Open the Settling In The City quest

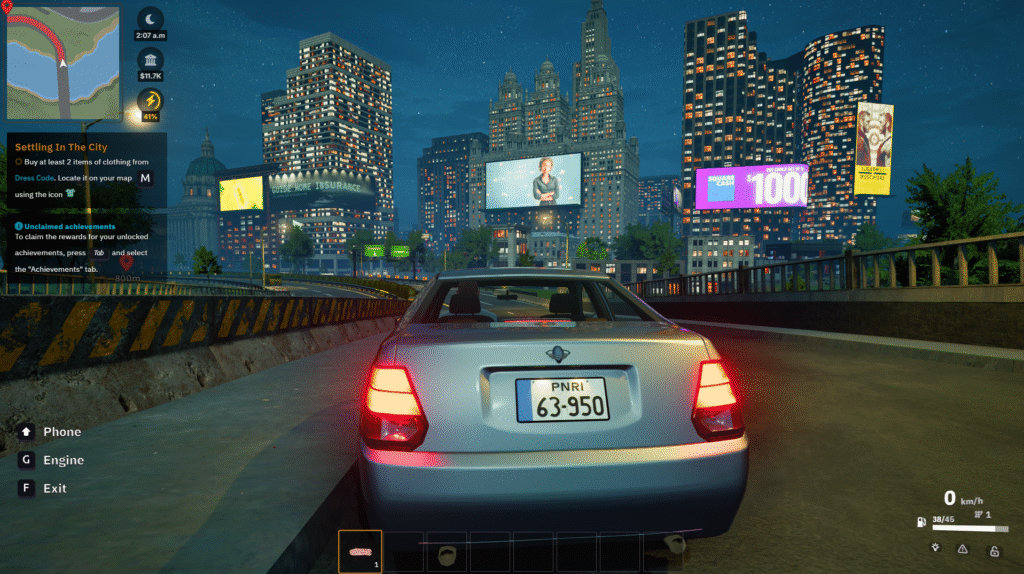tap(61, 147)
